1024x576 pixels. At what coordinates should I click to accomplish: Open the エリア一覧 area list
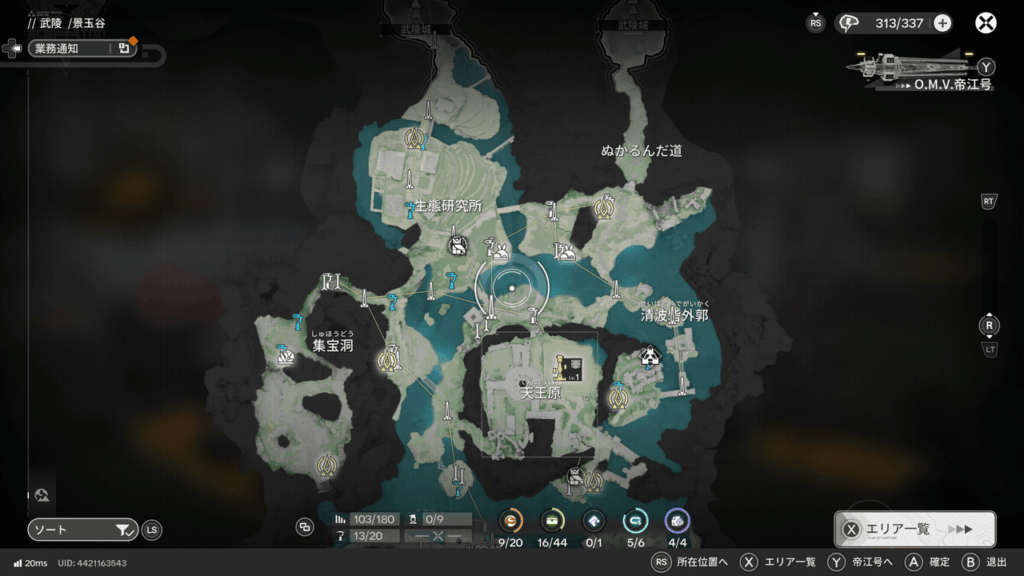tap(915, 529)
